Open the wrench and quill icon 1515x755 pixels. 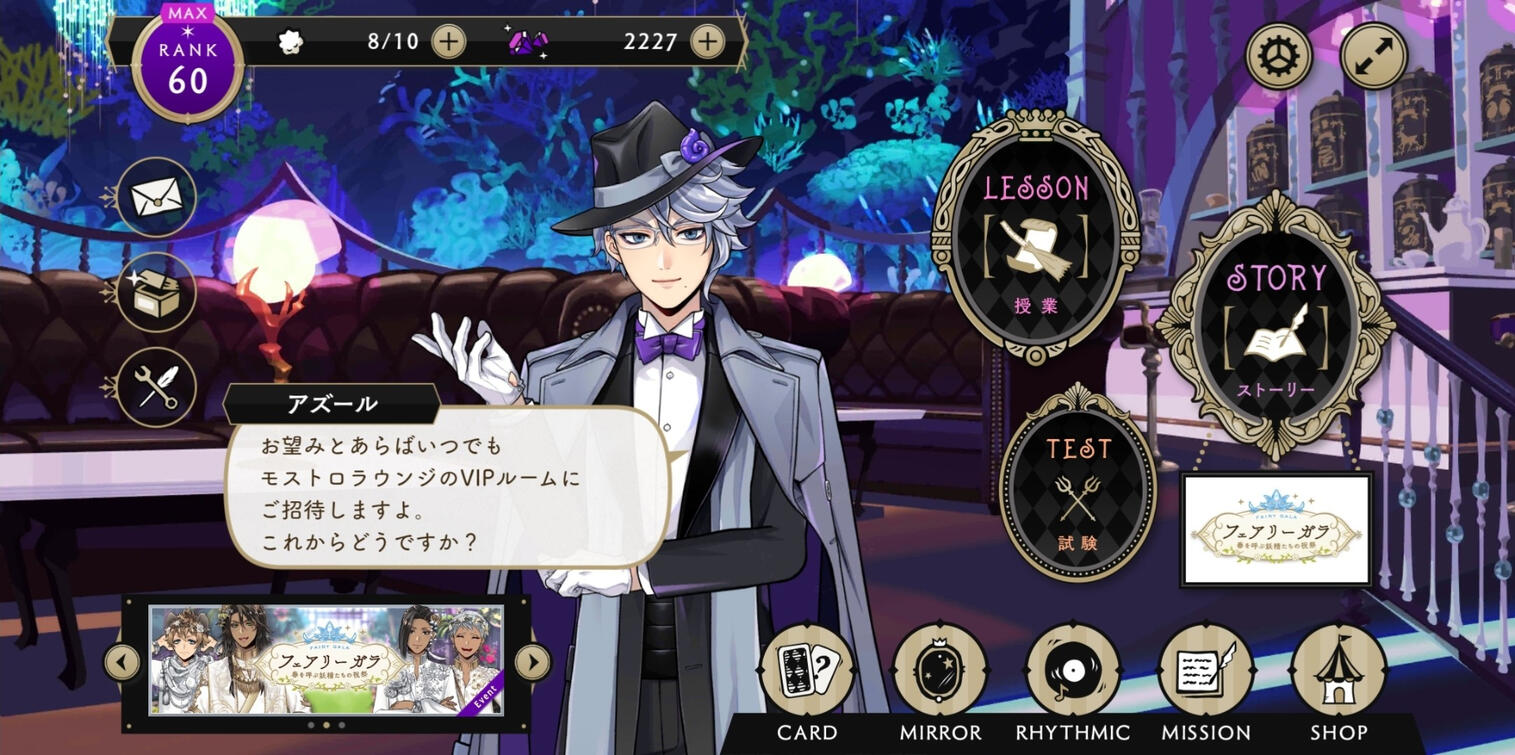156,387
